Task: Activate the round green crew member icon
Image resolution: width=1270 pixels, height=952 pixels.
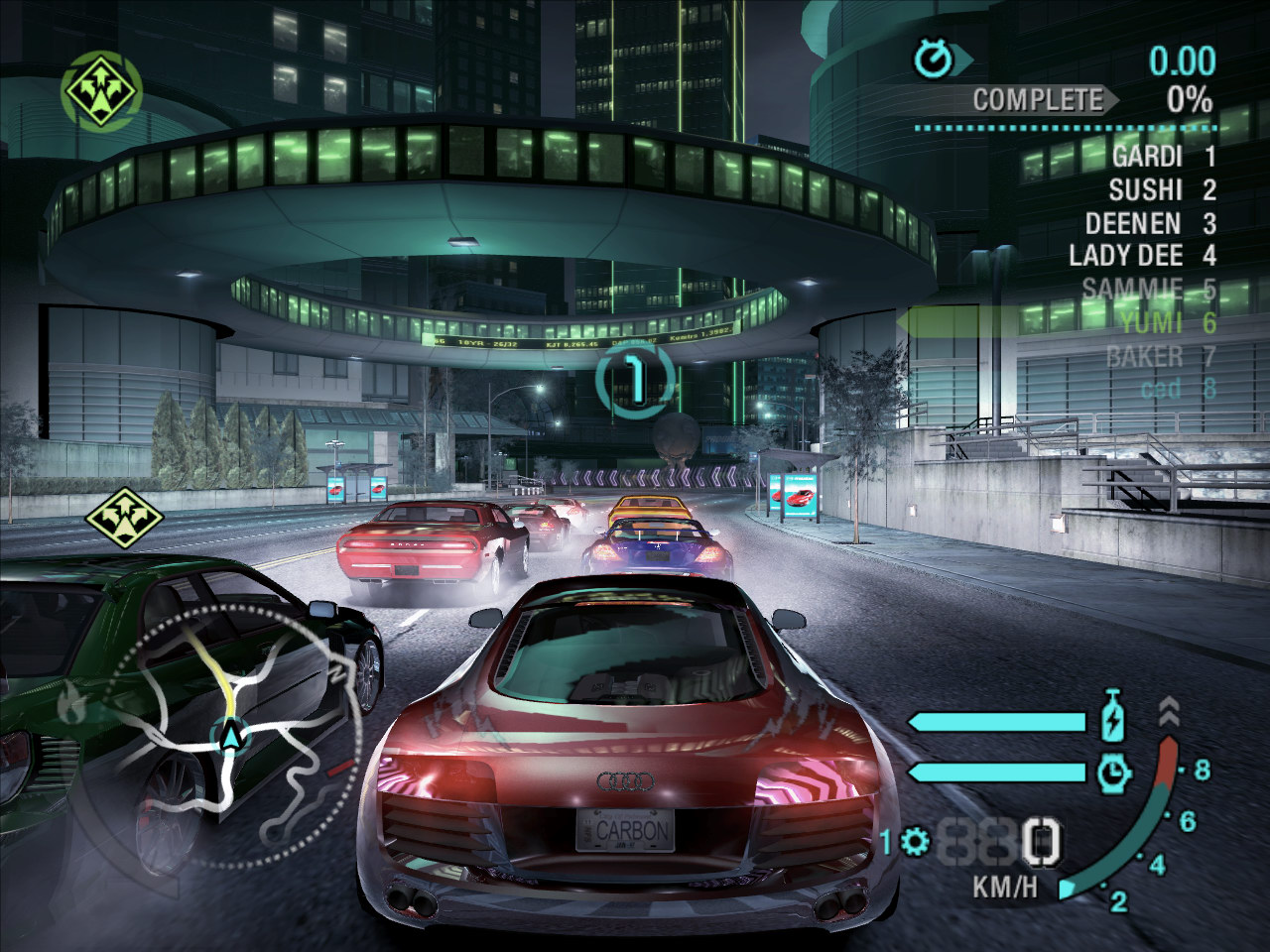Action: [102, 89]
